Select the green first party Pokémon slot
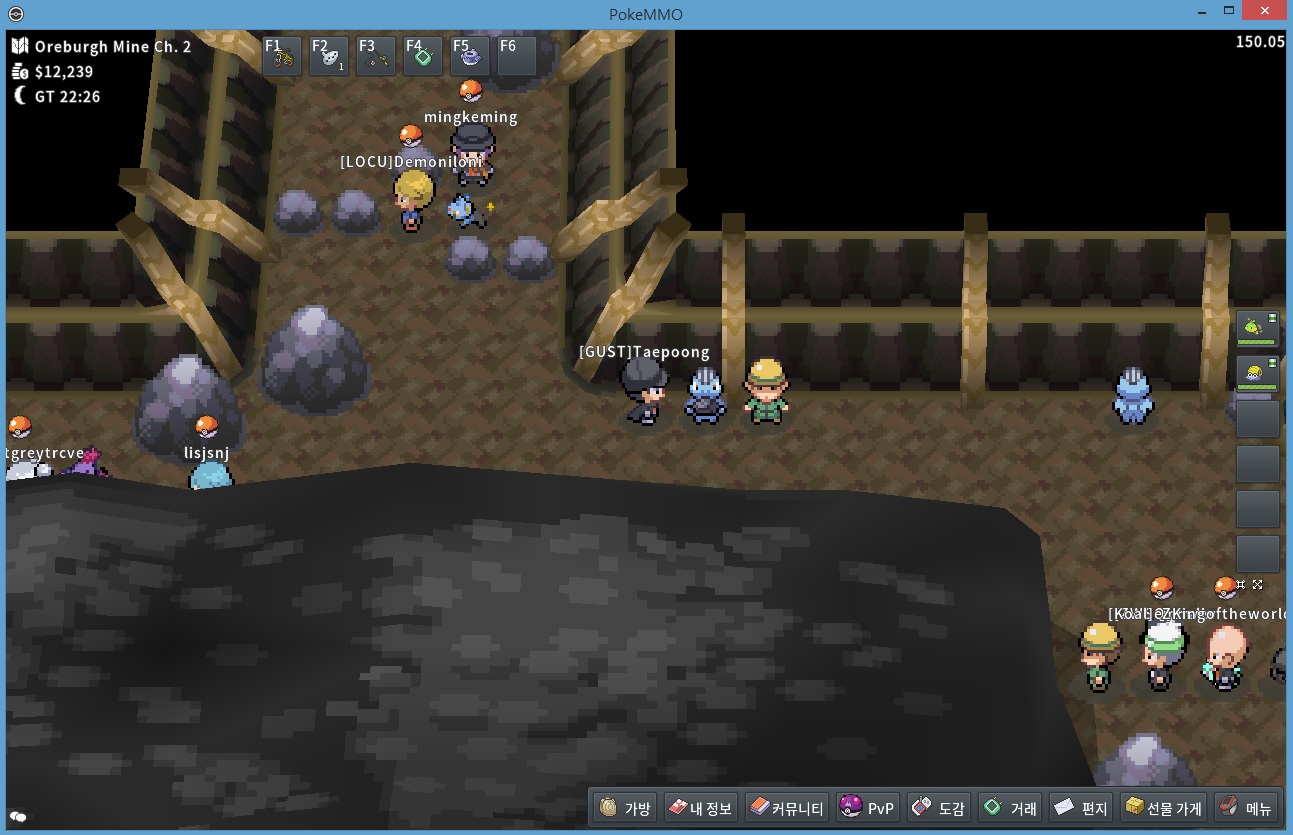 click(1257, 327)
